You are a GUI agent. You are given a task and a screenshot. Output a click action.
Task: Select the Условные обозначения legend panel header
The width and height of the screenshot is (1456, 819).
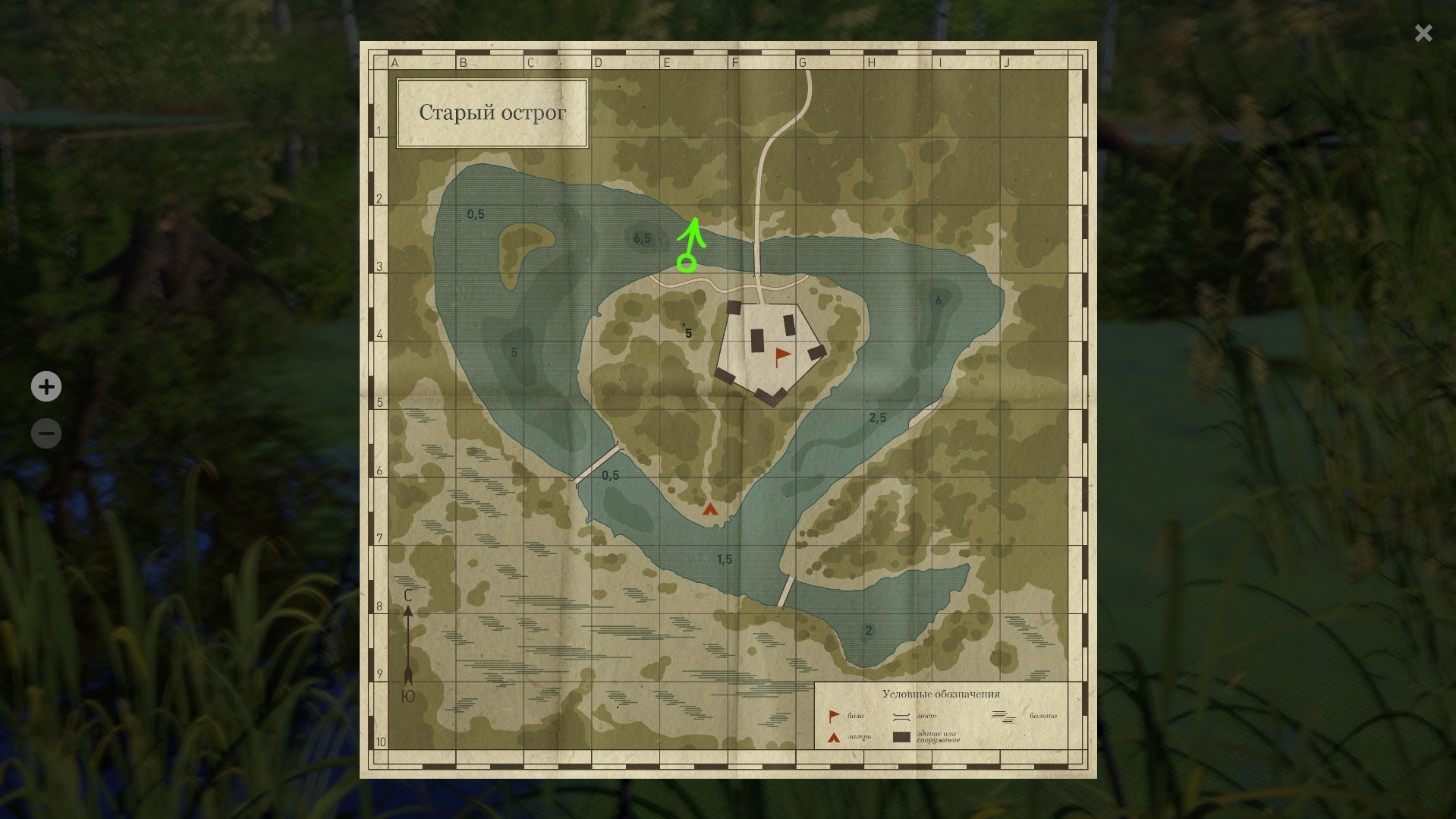(x=942, y=693)
